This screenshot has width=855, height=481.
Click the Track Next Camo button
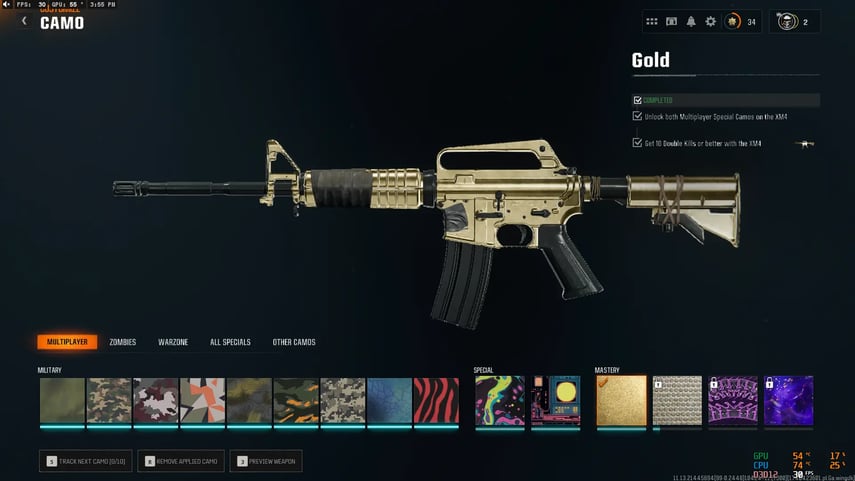point(86,461)
